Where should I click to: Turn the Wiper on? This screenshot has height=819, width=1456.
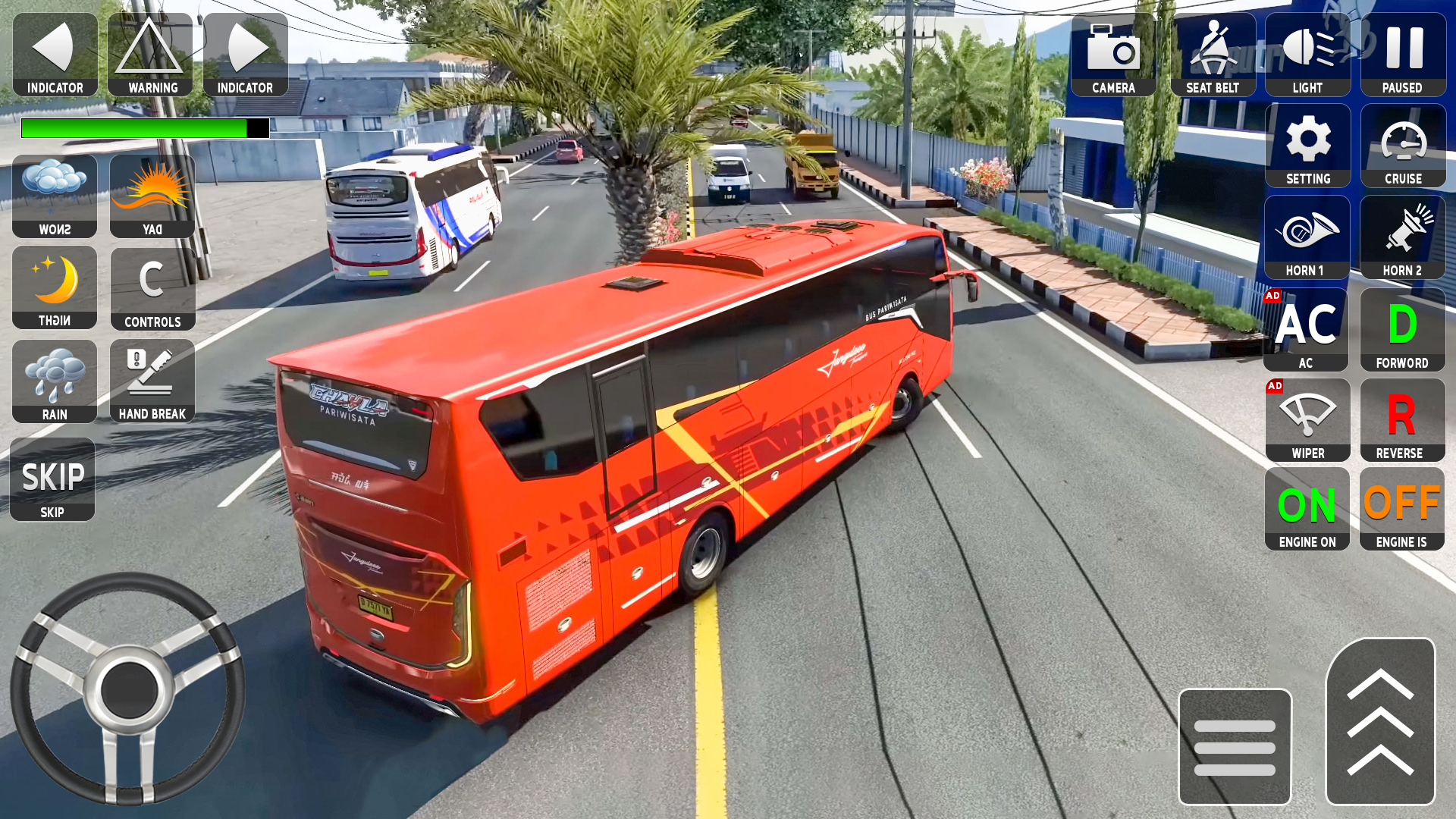tap(1307, 419)
